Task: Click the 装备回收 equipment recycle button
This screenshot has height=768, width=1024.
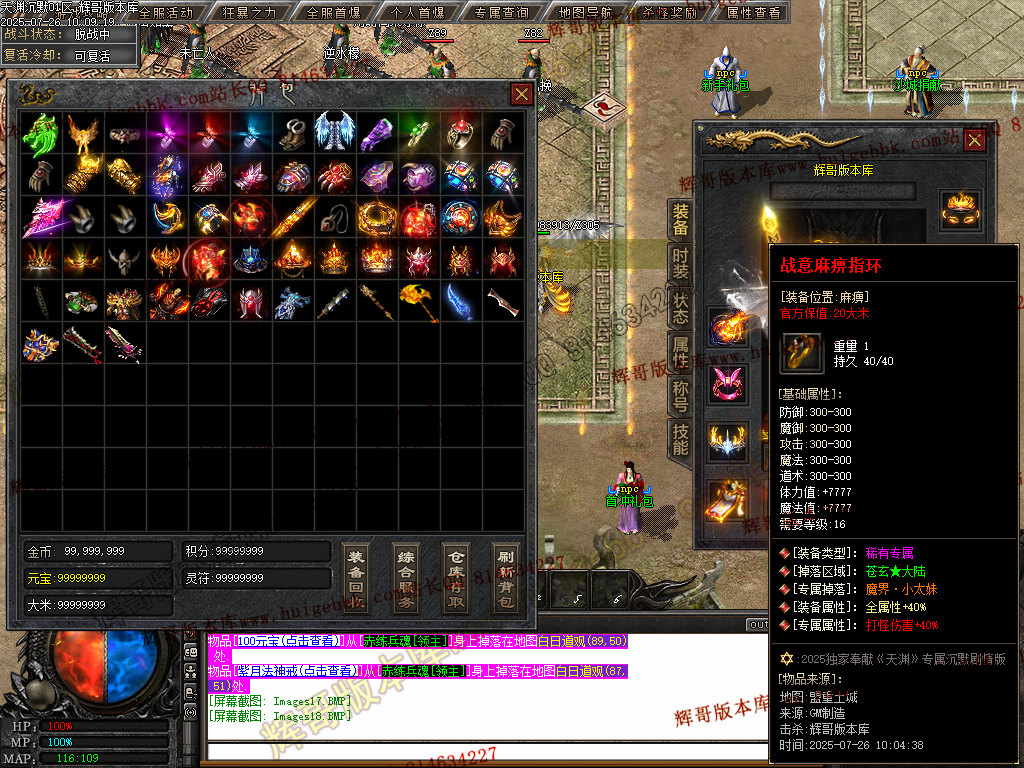Action: coord(355,578)
